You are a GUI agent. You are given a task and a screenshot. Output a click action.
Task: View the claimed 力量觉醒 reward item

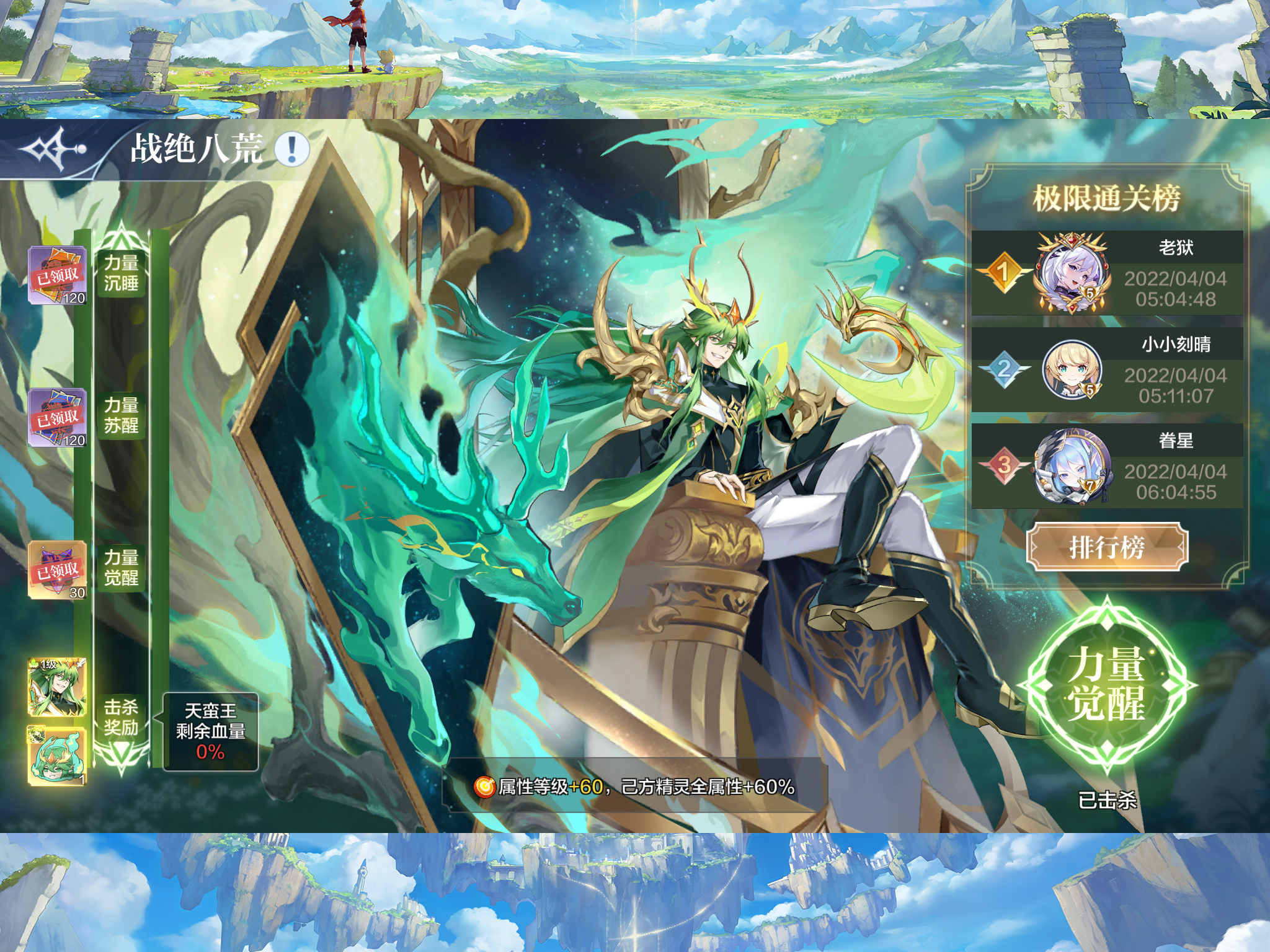coord(58,570)
